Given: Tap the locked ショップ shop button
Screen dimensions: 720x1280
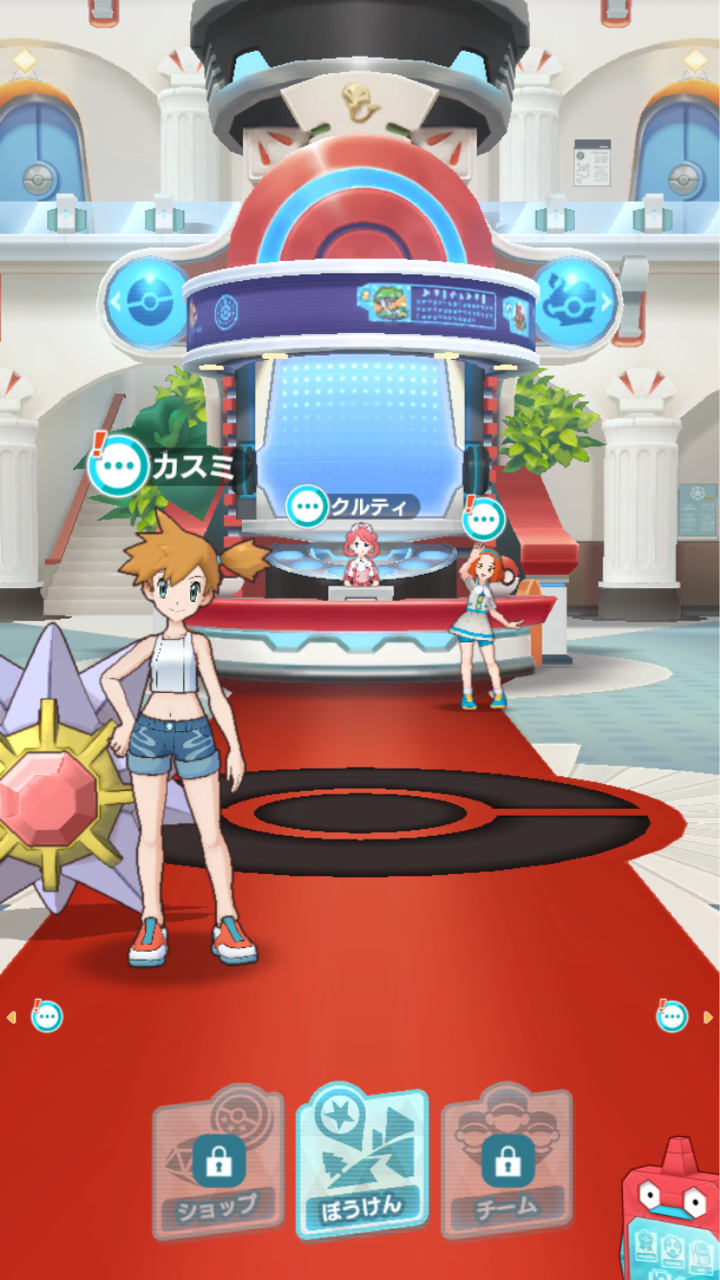Looking at the screenshot, I should click(x=218, y=1160).
